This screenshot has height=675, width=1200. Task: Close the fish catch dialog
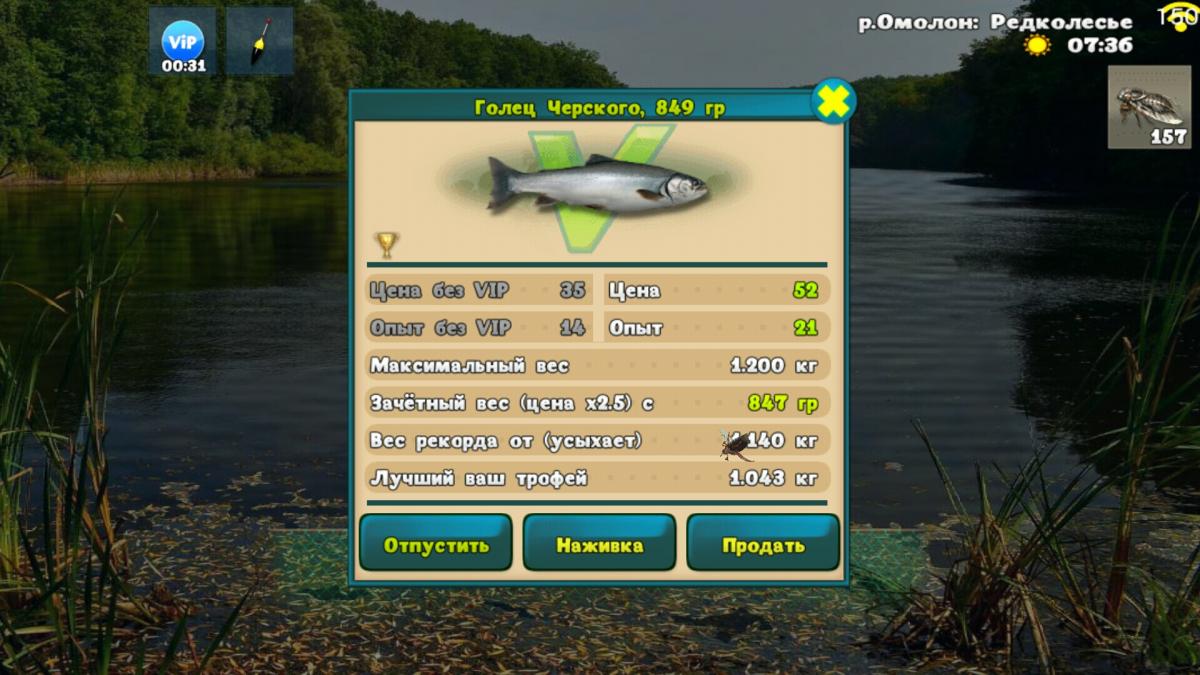click(832, 101)
